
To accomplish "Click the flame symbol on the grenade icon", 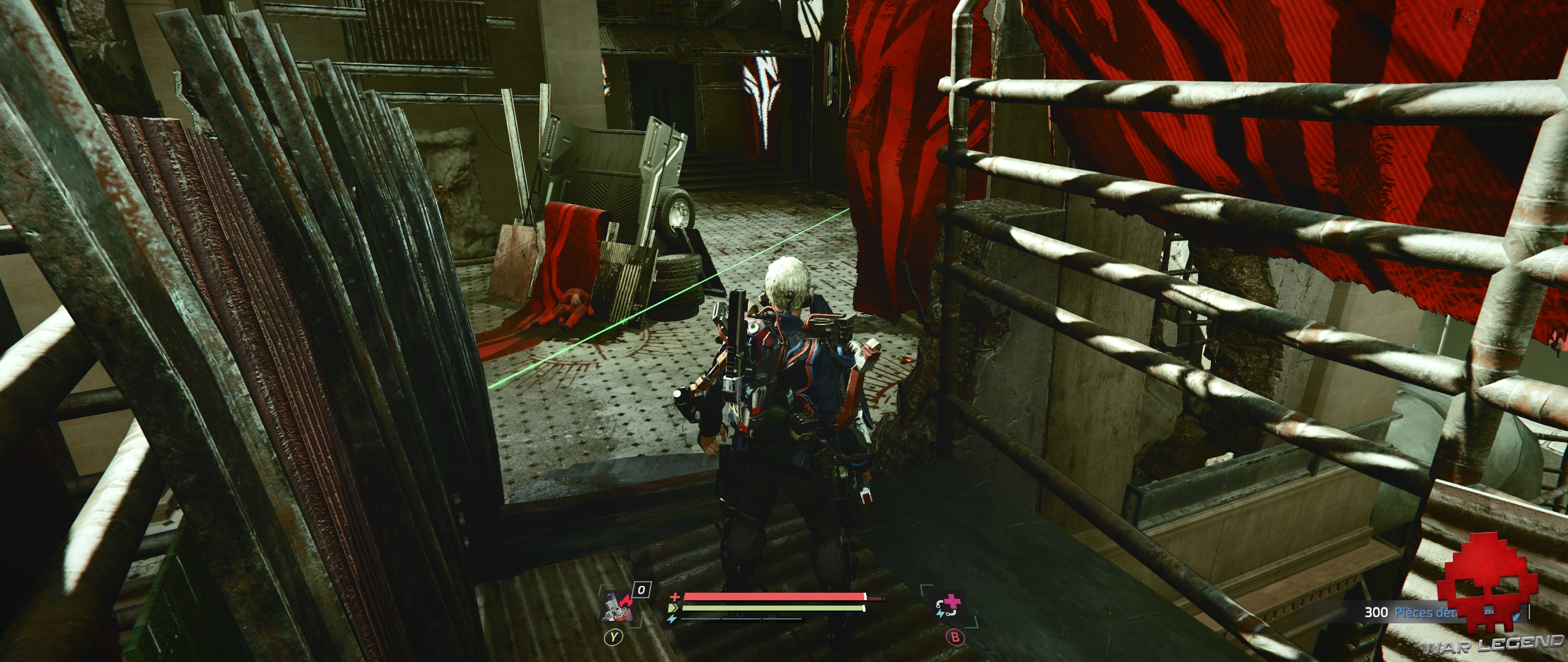I will tap(625, 599).
